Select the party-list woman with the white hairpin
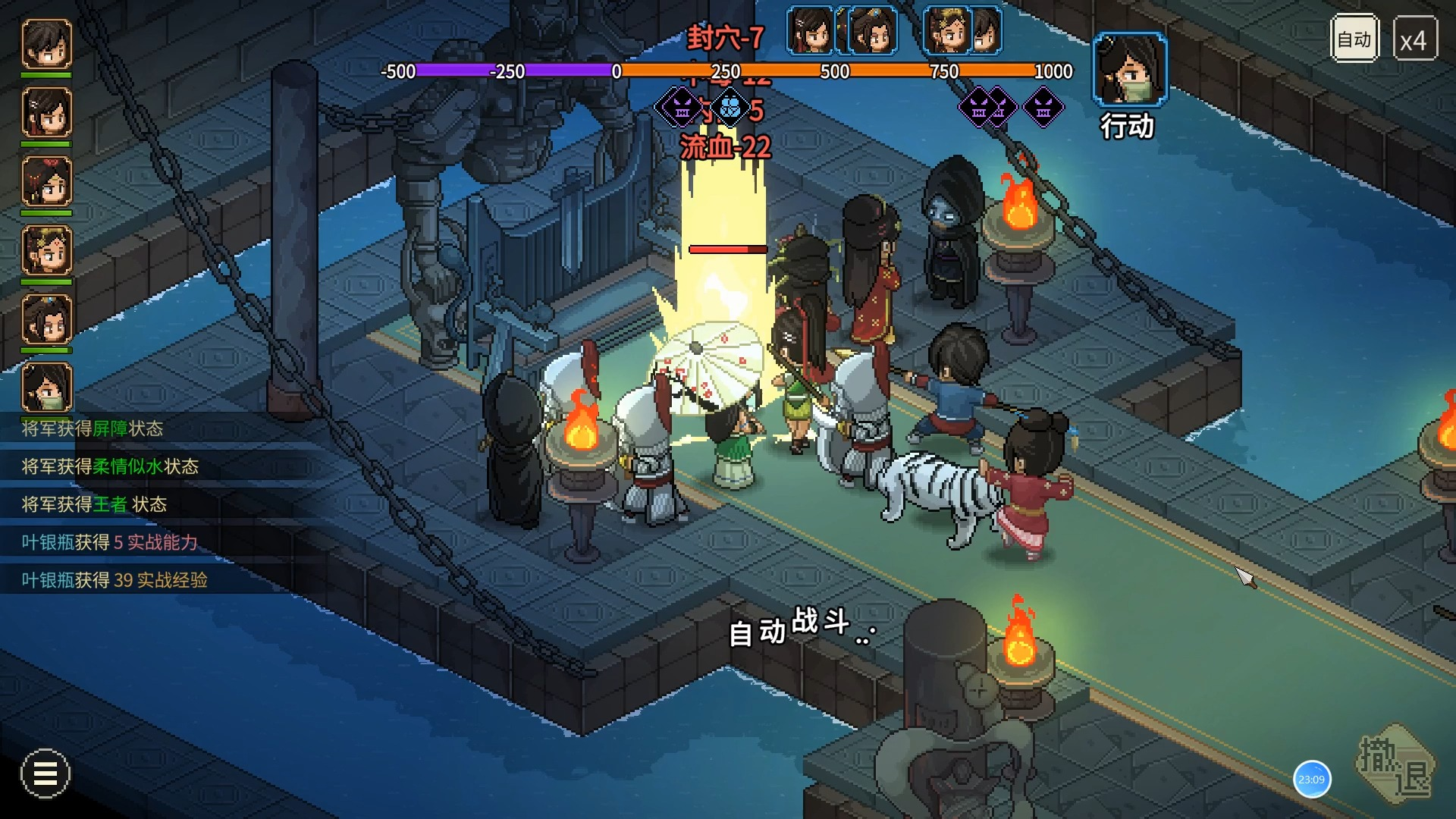Image resolution: width=1456 pixels, height=819 pixels. point(47,113)
